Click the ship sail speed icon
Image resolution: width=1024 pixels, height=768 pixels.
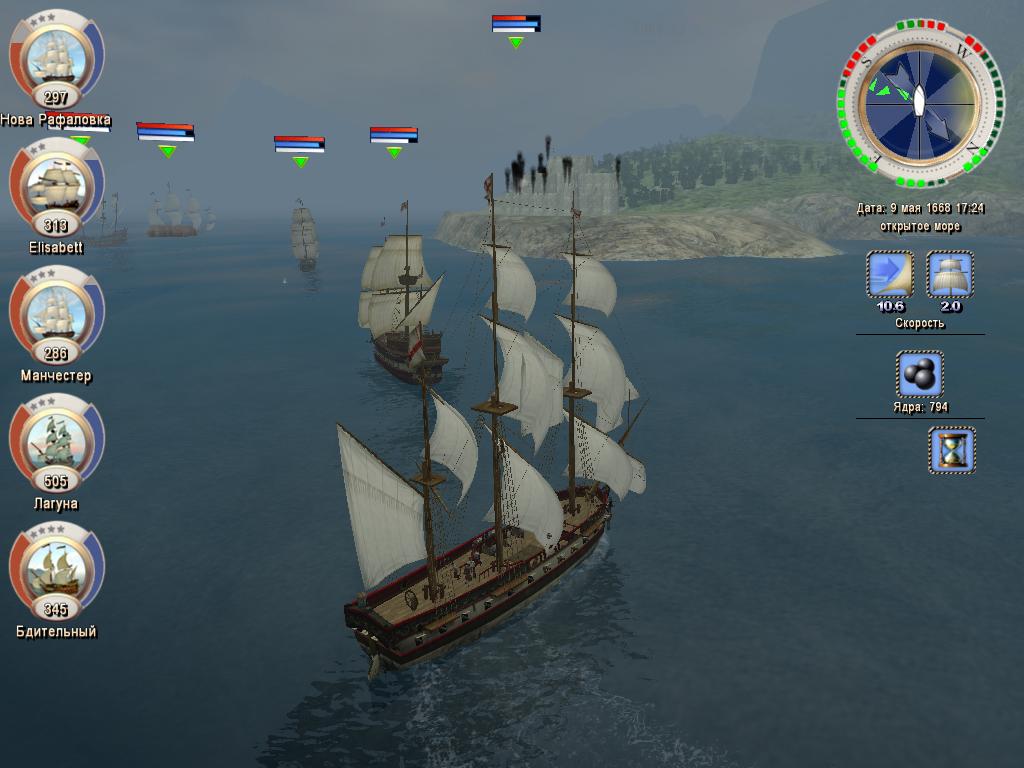click(x=950, y=275)
